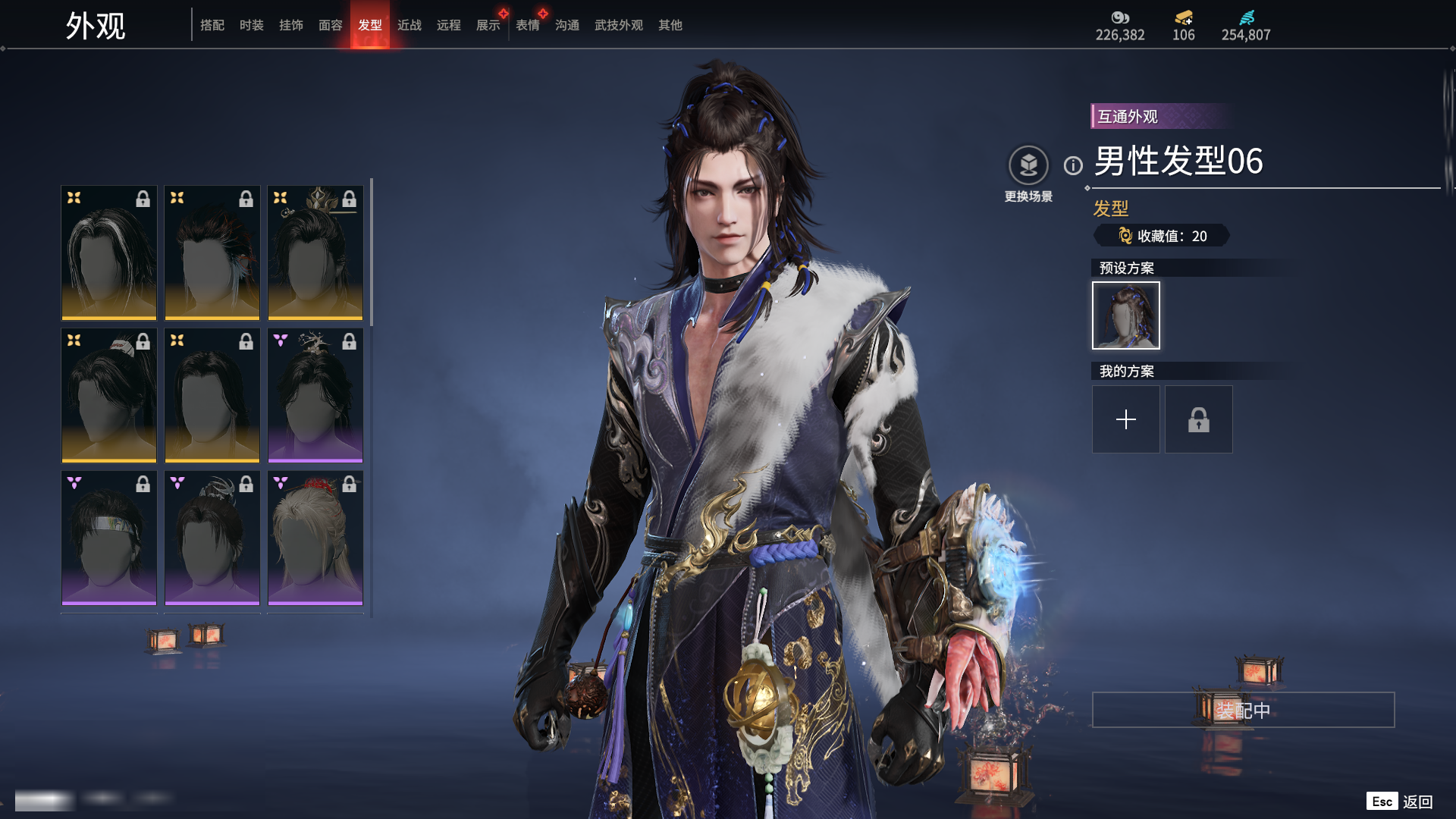Screen dimensions: 1456x819
Task: Show the 展示 display tab
Action: click(x=488, y=25)
